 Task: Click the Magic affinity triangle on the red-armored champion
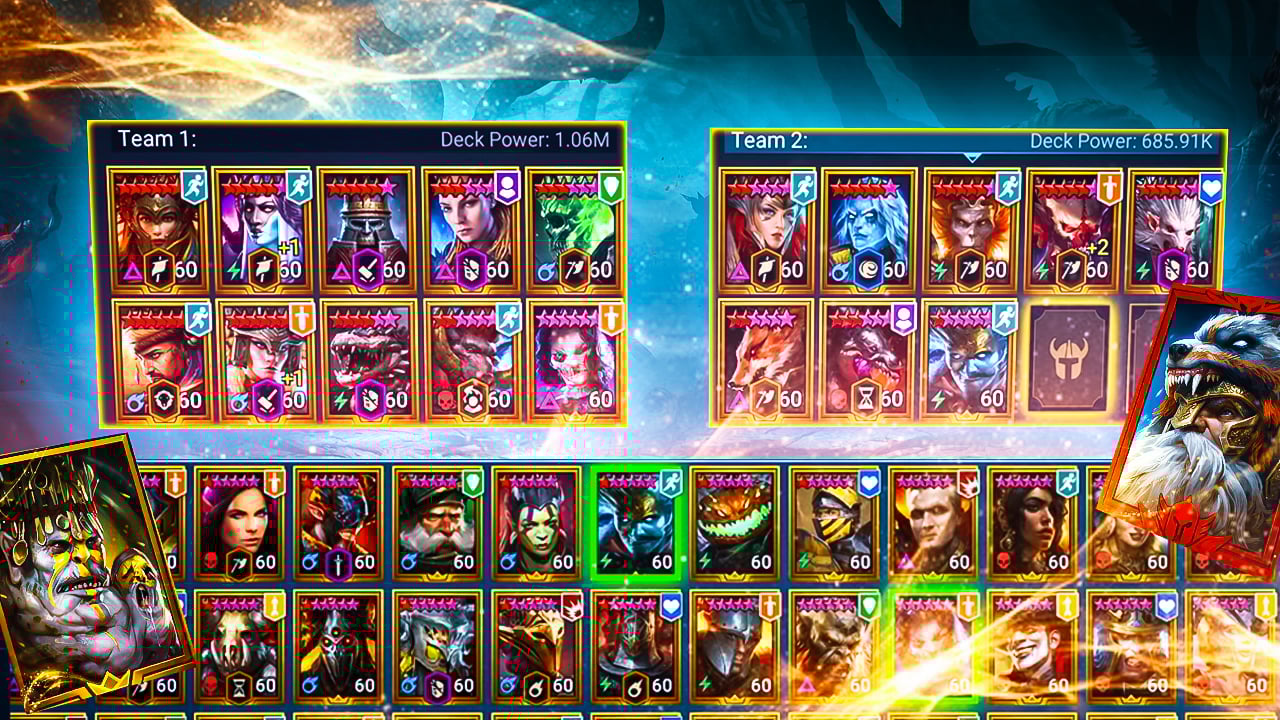[130, 270]
